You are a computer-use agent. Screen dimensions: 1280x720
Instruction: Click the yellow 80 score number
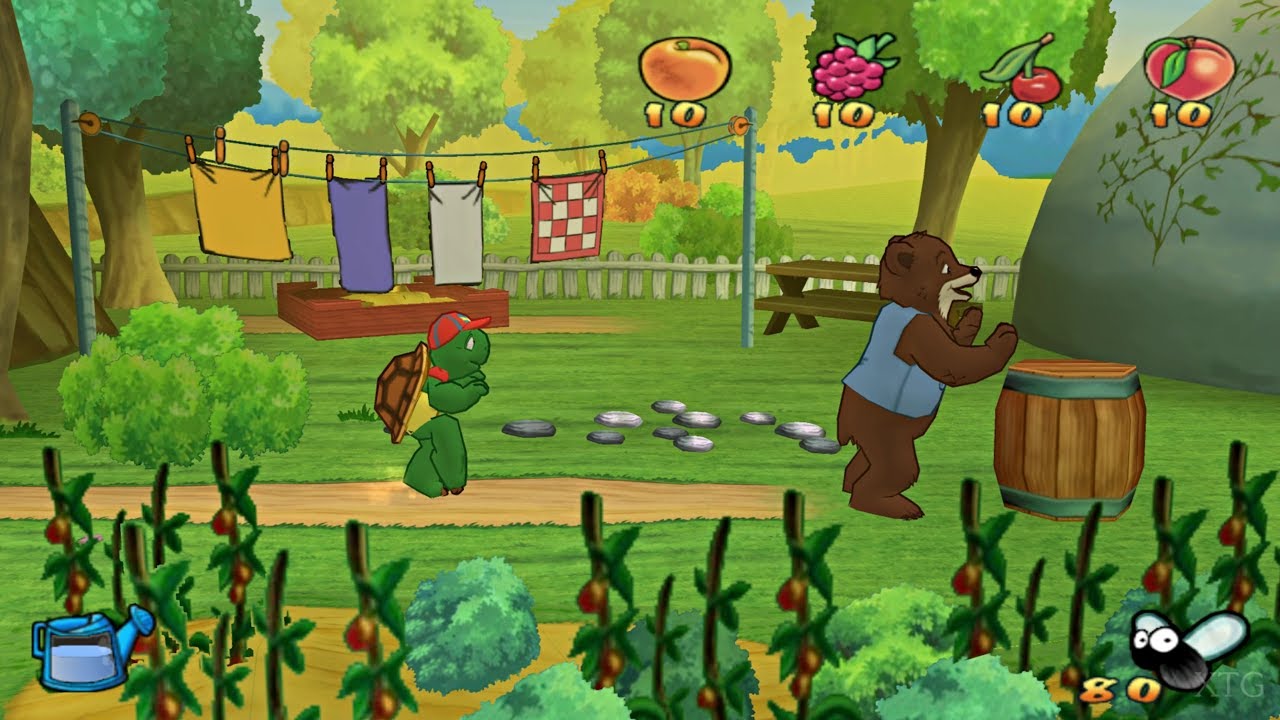[x=1116, y=692]
